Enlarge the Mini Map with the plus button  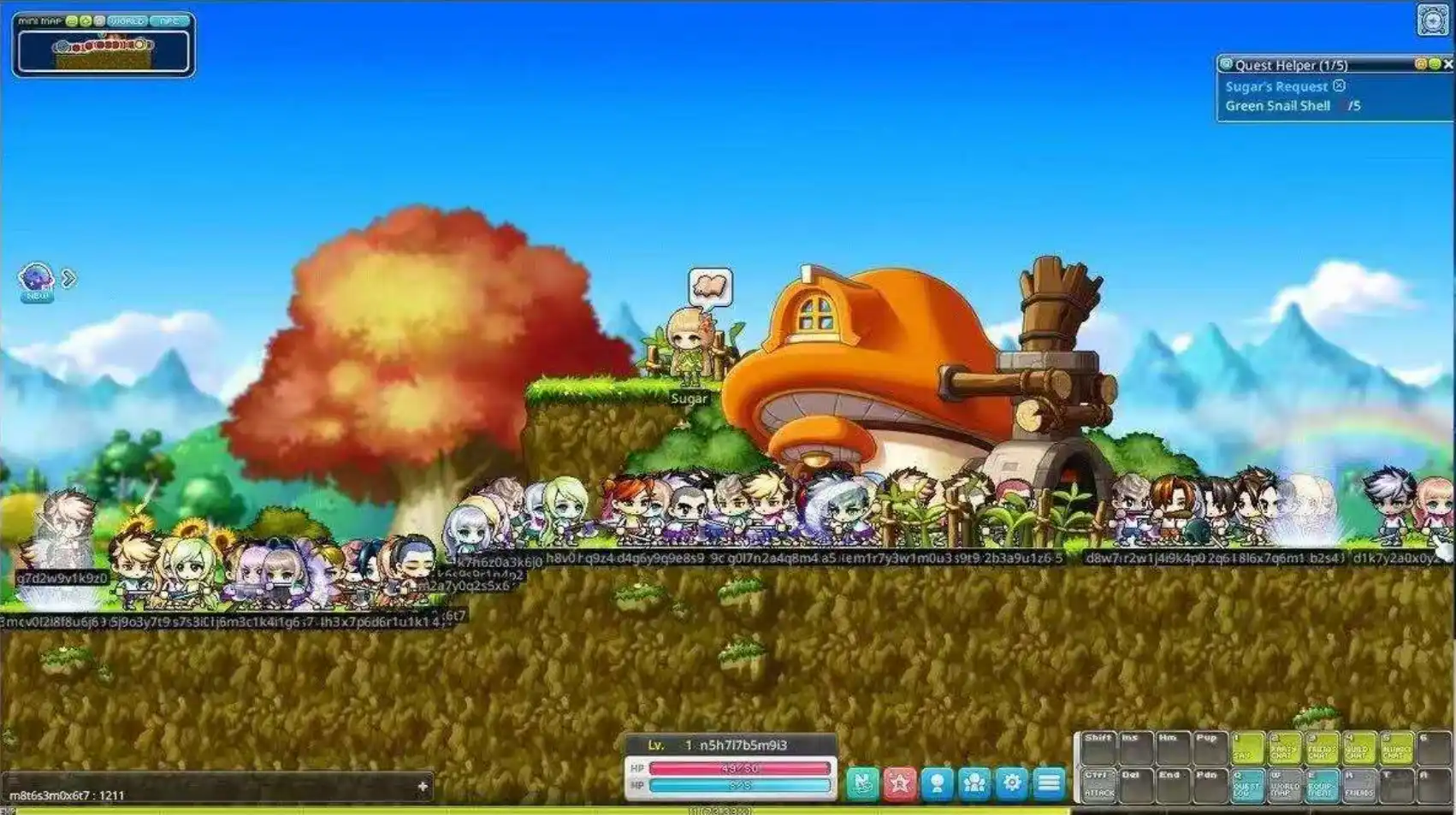pos(86,21)
